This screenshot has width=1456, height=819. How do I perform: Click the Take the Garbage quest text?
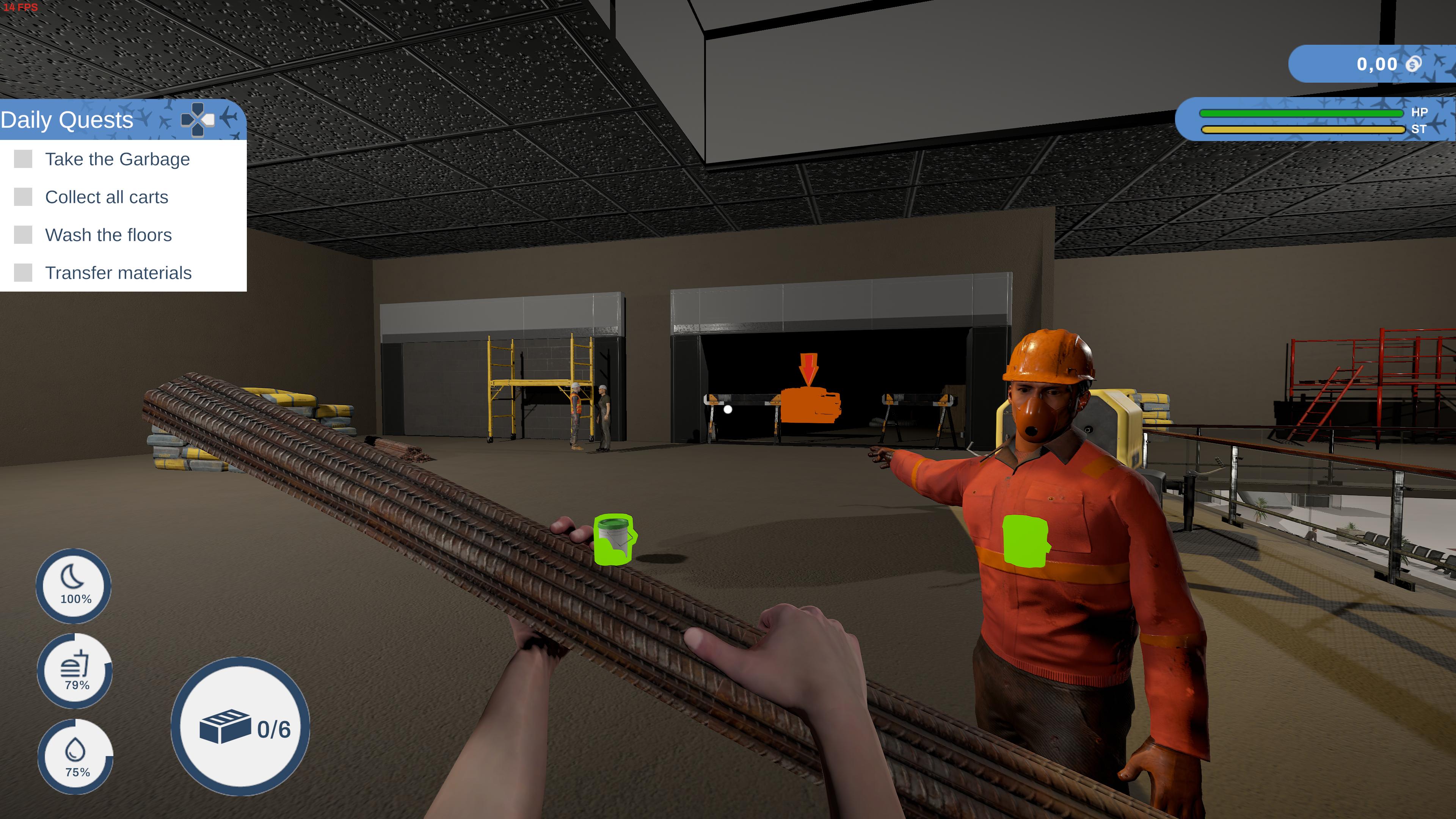(x=118, y=159)
